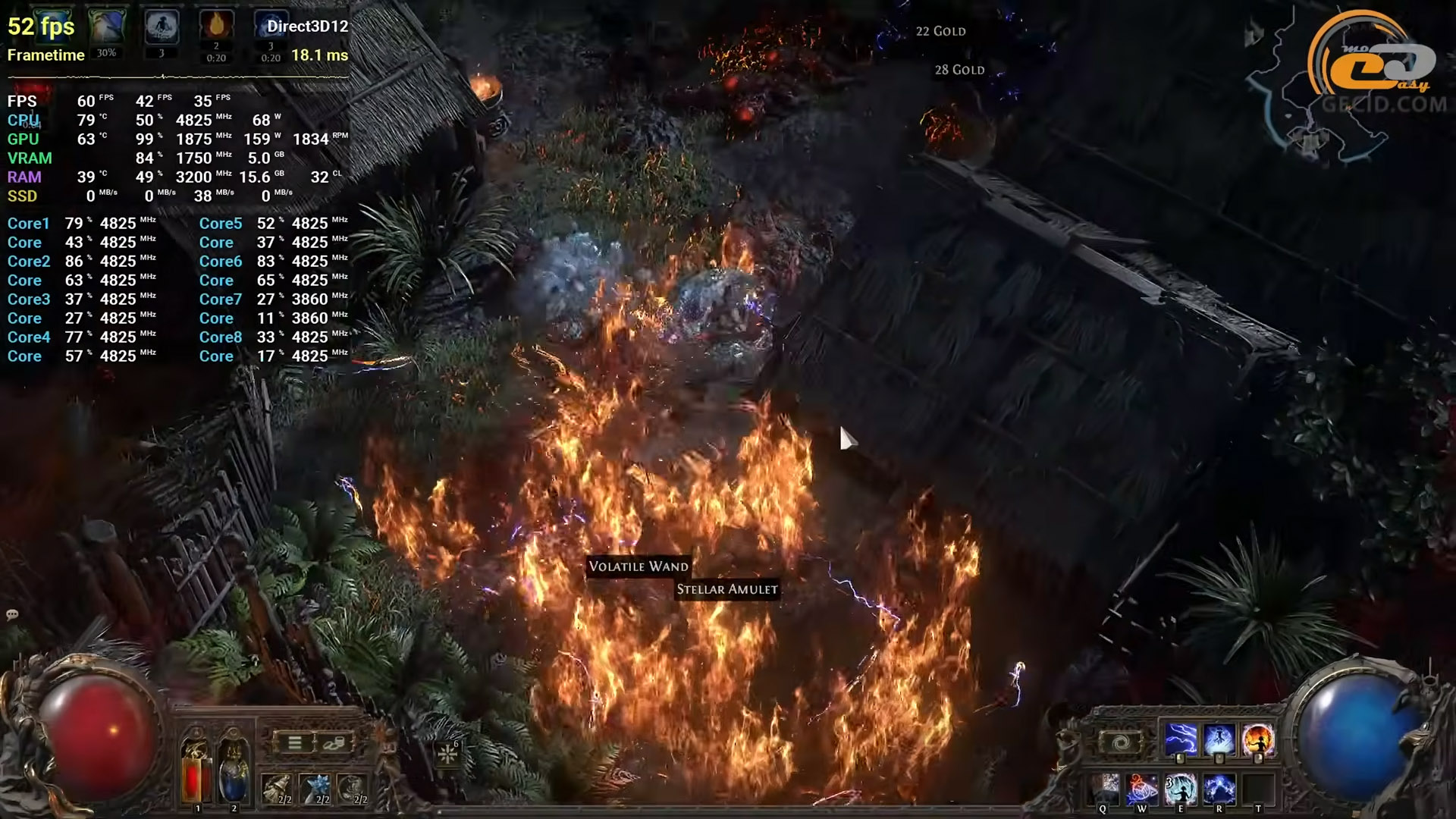Pick up the Stellar Amulet label
This screenshot has height=819, width=1456.
point(727,589)
